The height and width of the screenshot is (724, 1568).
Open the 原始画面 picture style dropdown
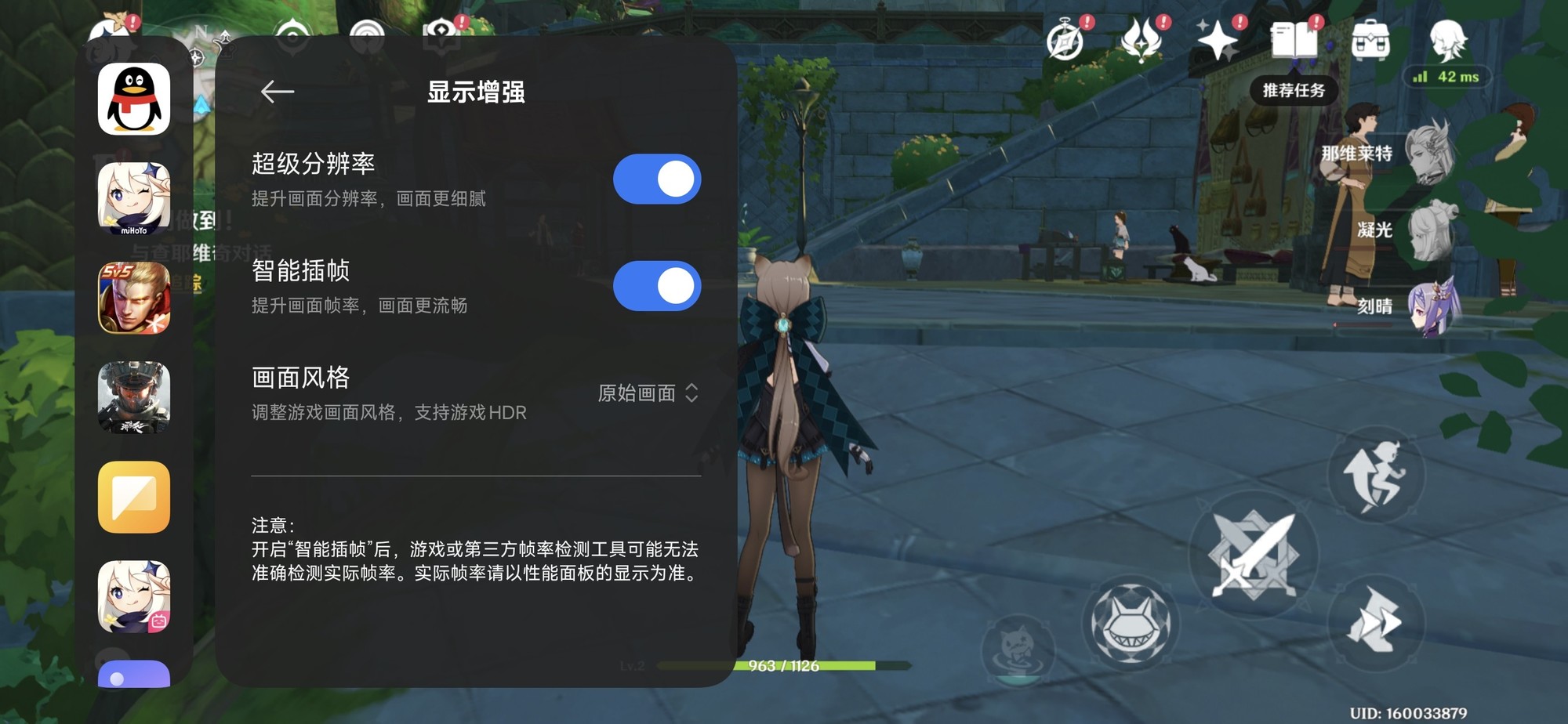click(644, 394)
